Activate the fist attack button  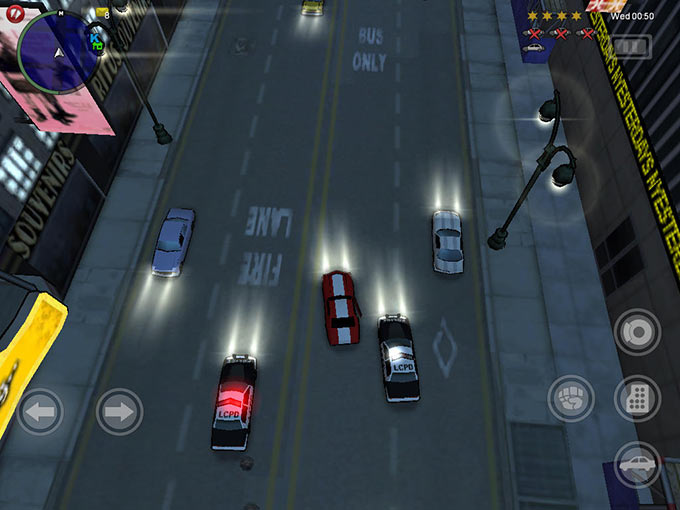pos(571,398)
